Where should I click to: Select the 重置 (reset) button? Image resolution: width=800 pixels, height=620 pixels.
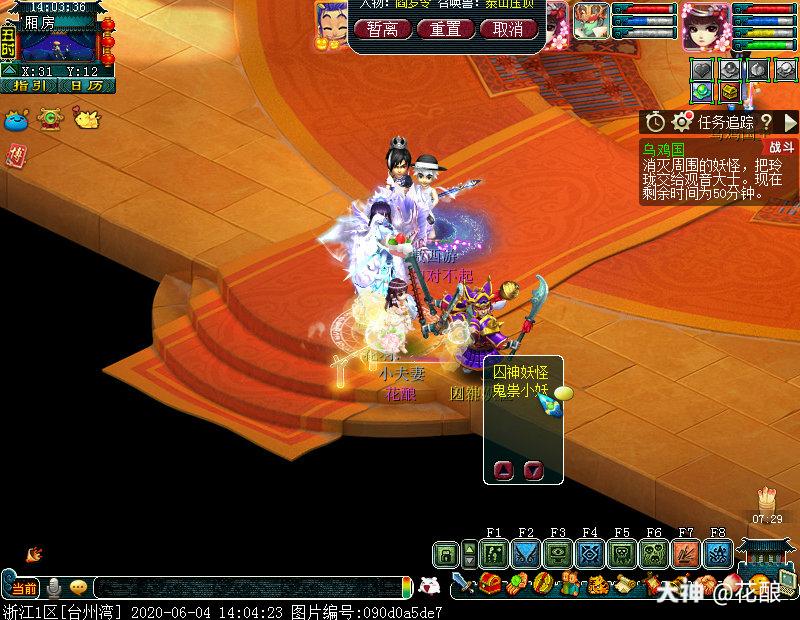click(x=445, y=29)
